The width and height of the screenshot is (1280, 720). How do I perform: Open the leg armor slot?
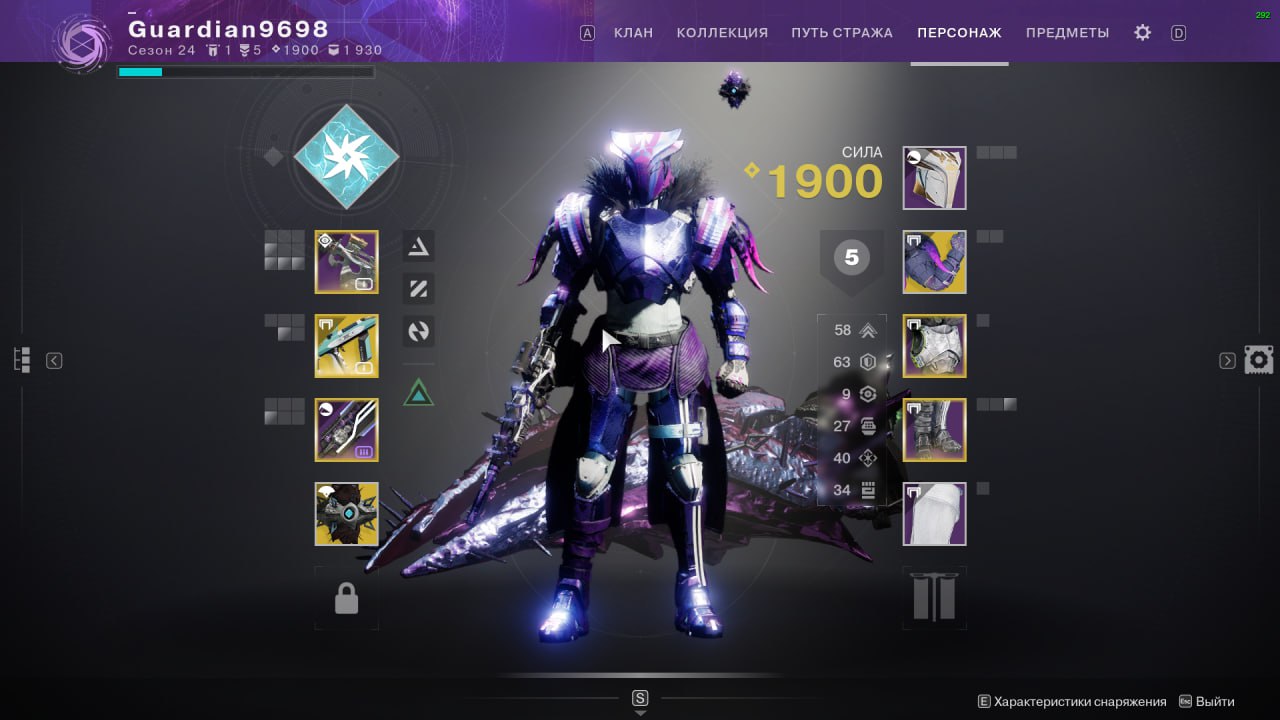[x=934, y=430]
